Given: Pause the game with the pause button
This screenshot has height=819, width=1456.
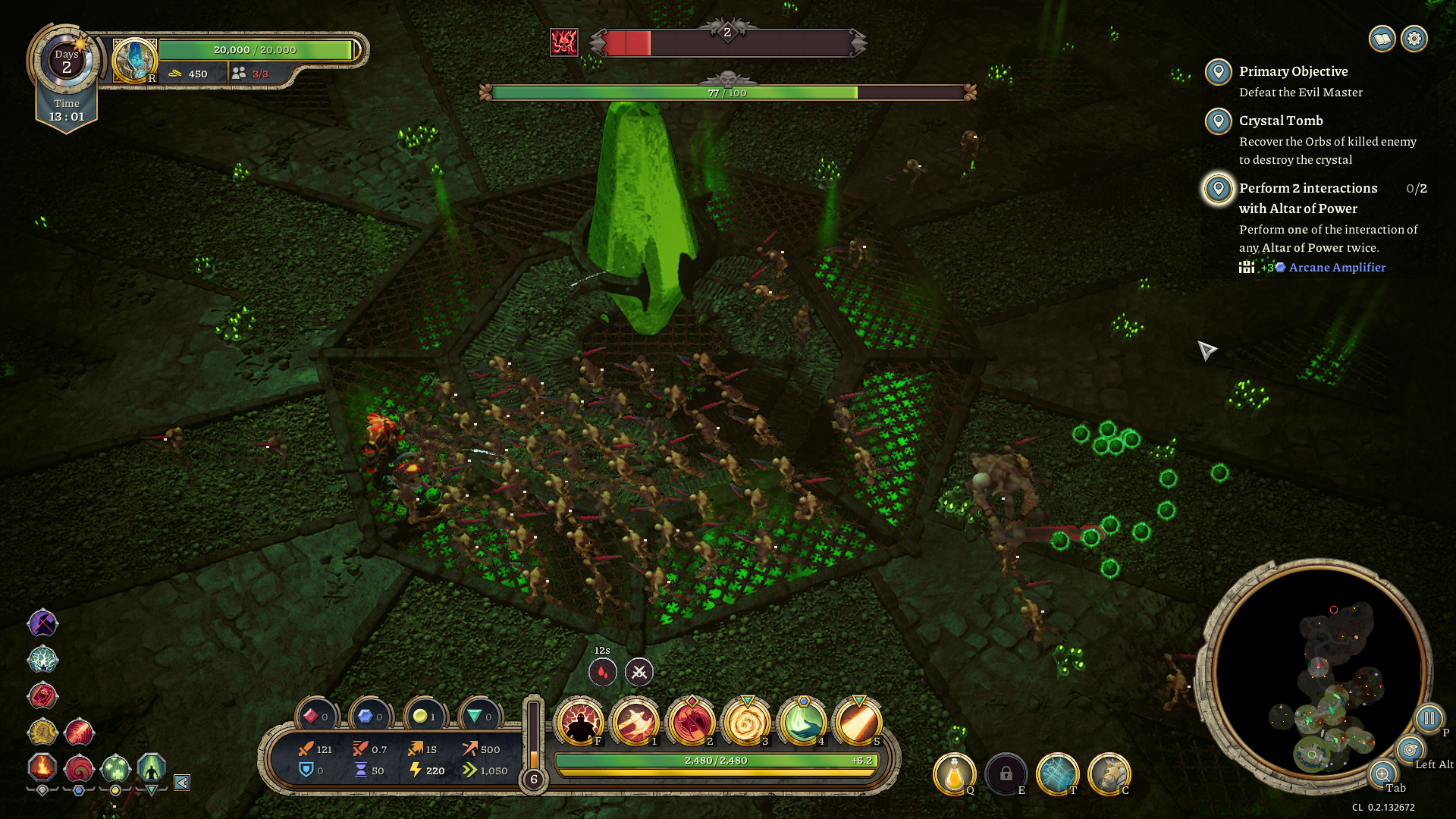Looking at the screenshot, I should pos(1429,718).
